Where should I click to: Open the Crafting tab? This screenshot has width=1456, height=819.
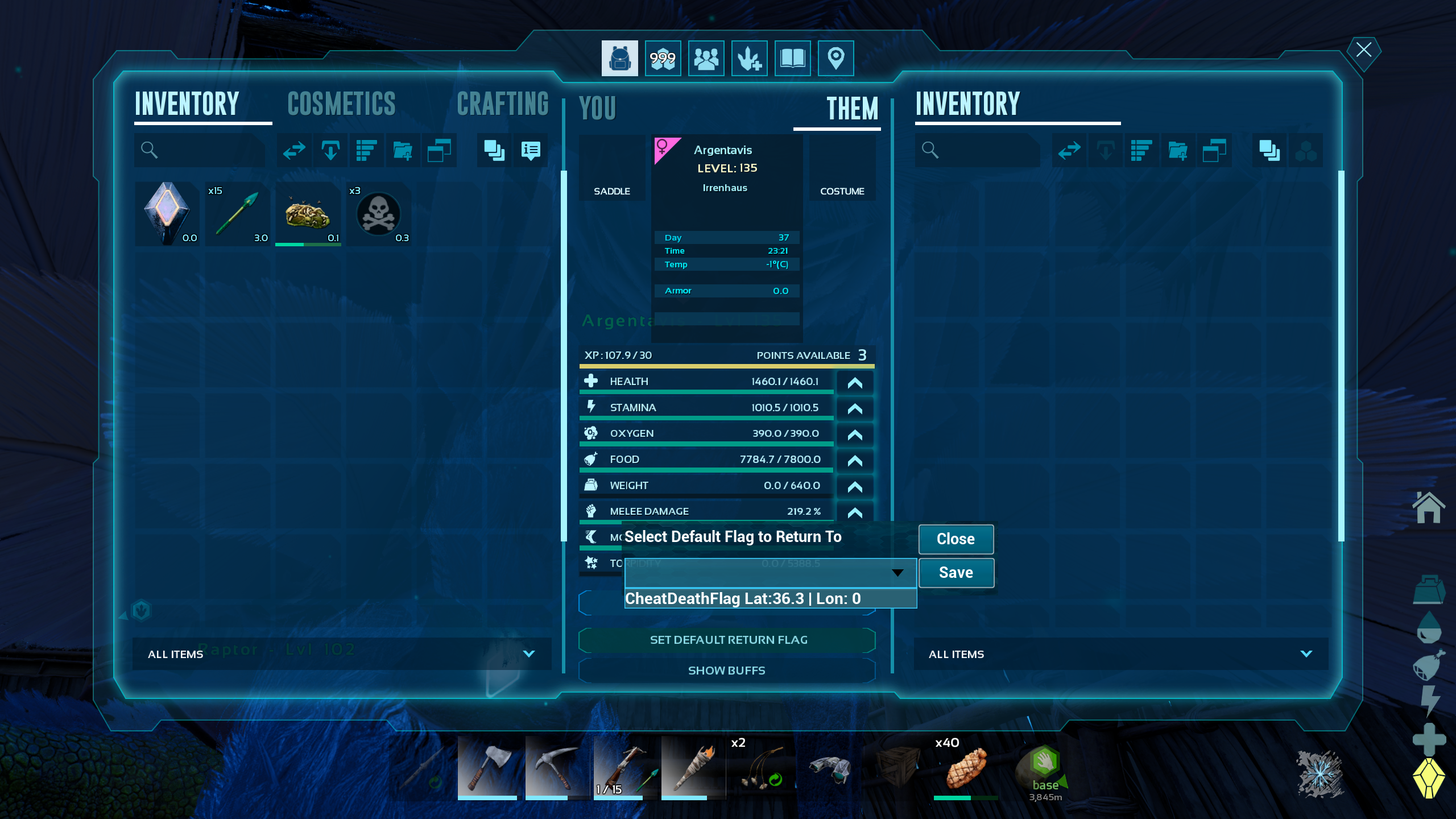pyautogui.click(x=503, y=104)
